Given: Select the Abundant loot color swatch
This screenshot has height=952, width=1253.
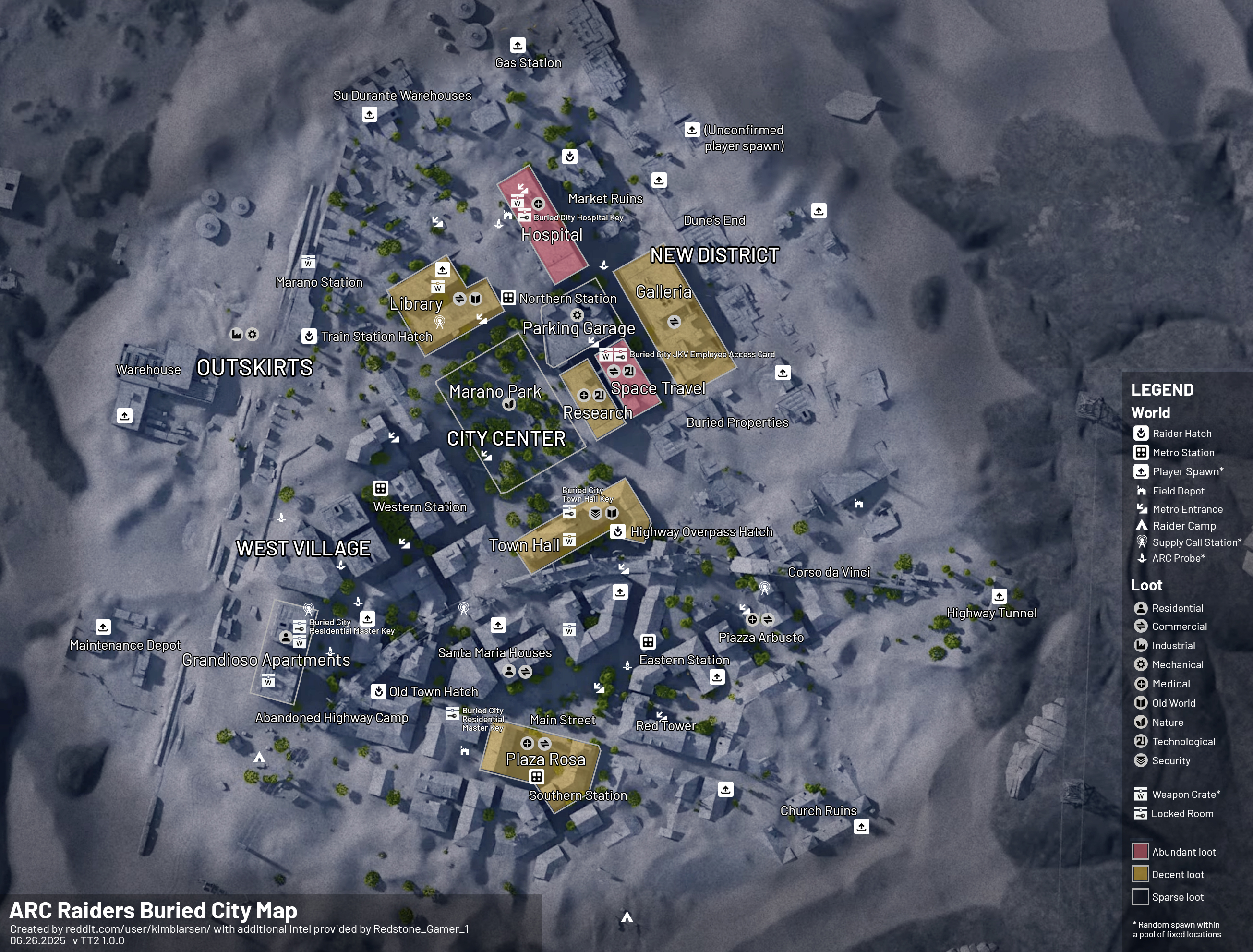Looking at the screenshot, I should coord(1140,852).
